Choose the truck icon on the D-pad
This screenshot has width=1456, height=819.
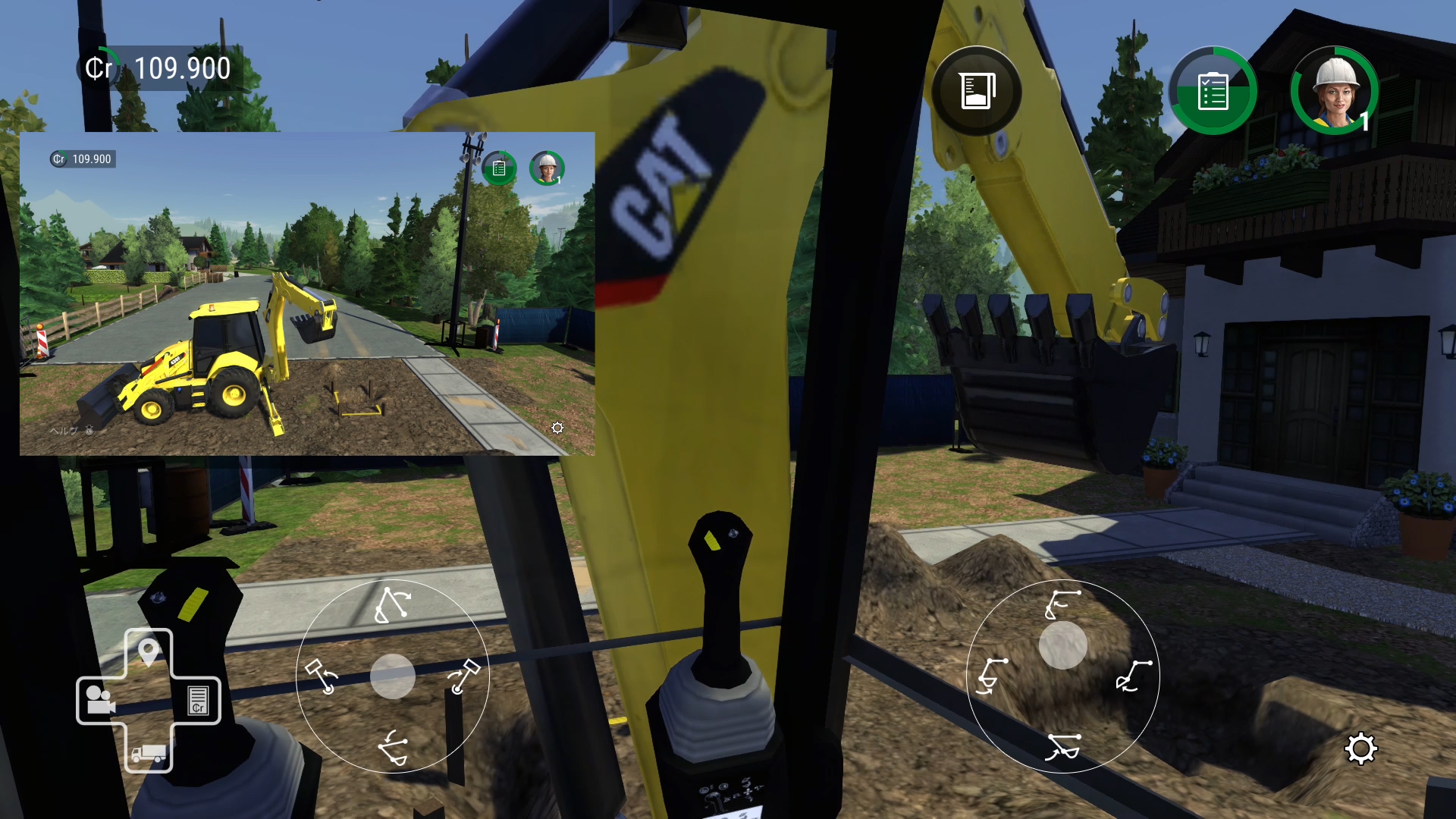click(149, 752)
